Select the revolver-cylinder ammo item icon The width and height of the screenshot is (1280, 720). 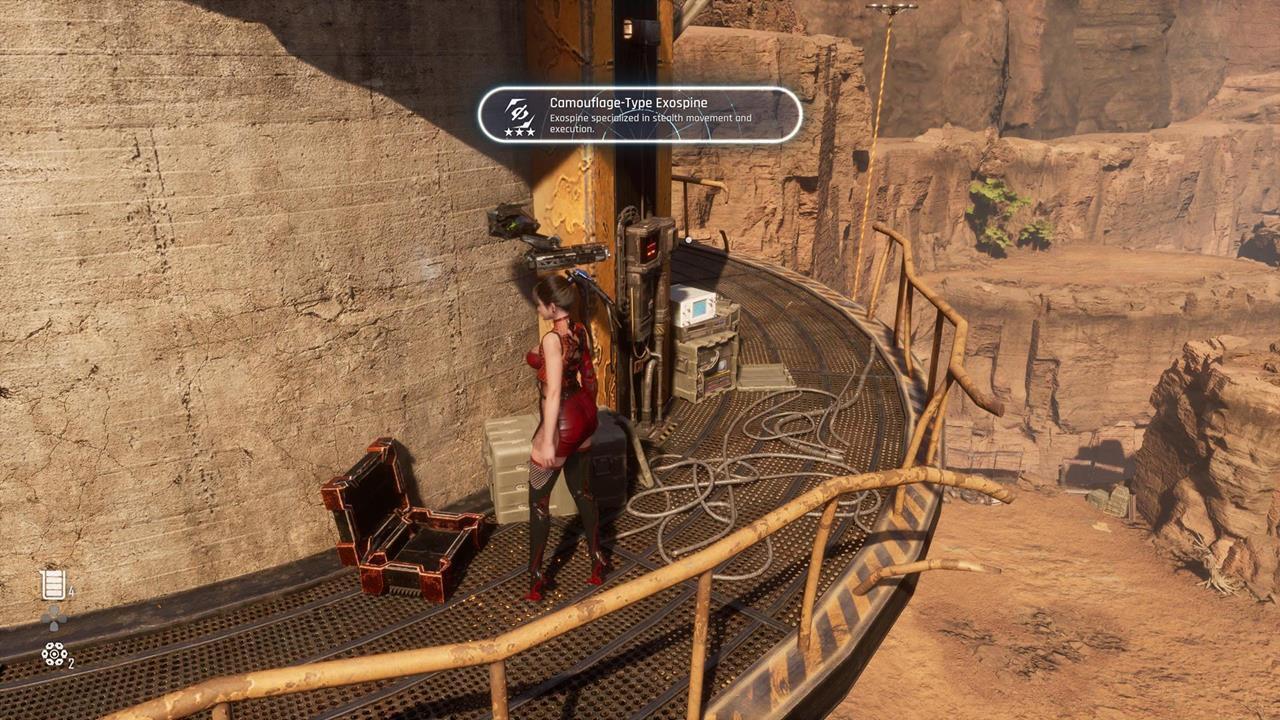tap(54, 654)
